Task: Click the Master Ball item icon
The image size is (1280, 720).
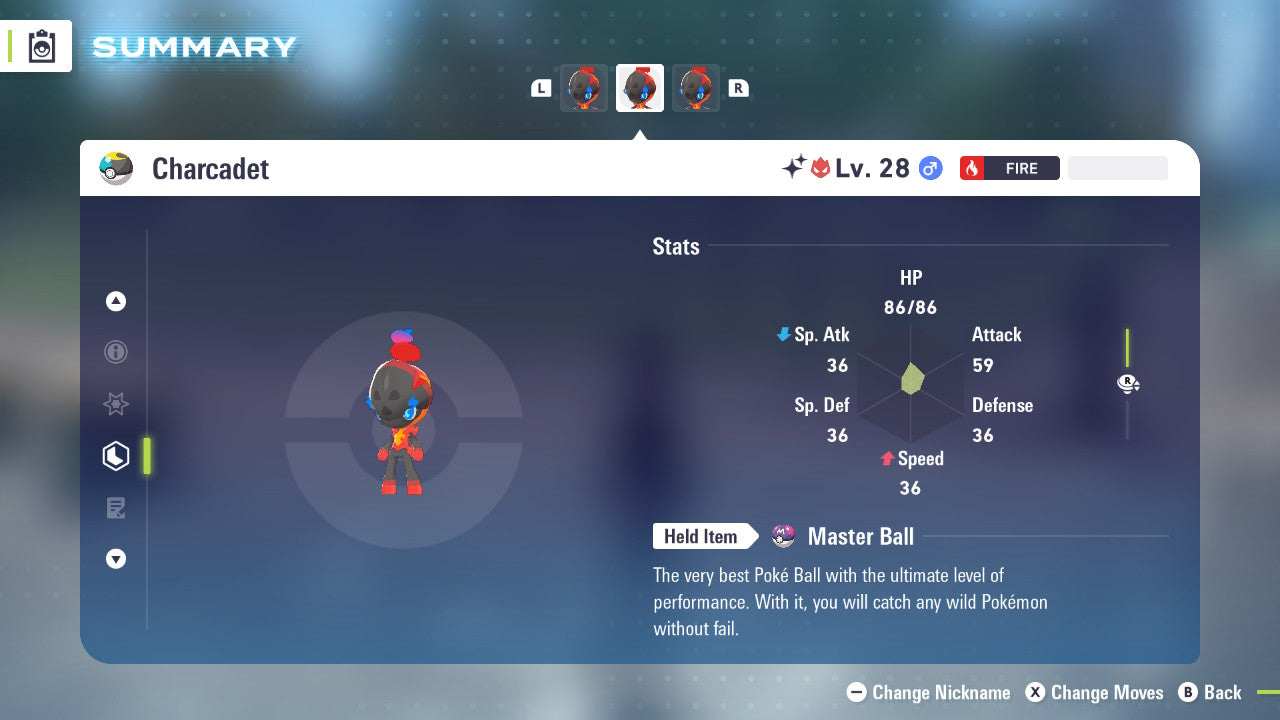Action: tap(782, 536)
